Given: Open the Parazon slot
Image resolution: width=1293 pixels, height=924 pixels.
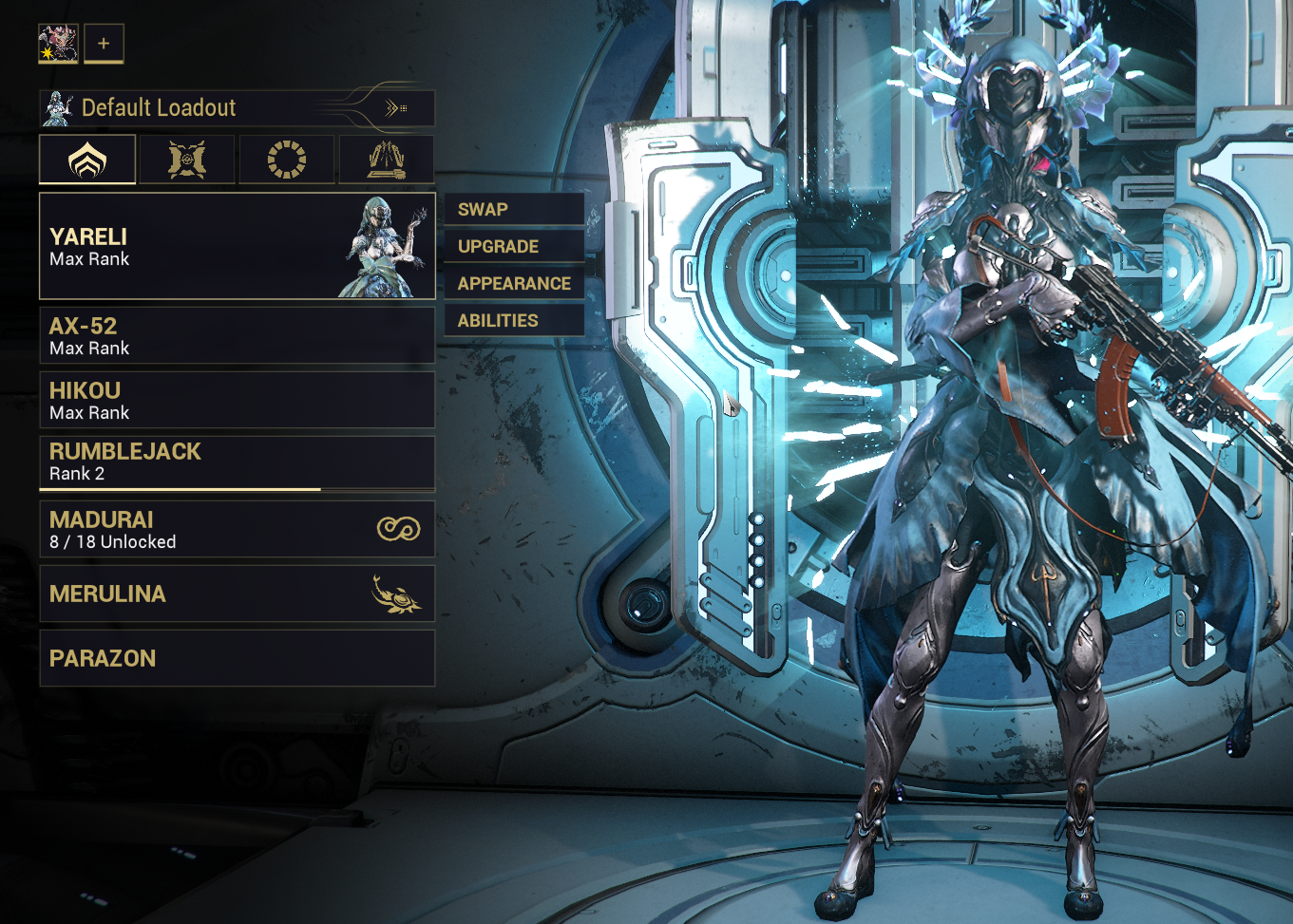Looking at the screenshot, I should [237, 658].
